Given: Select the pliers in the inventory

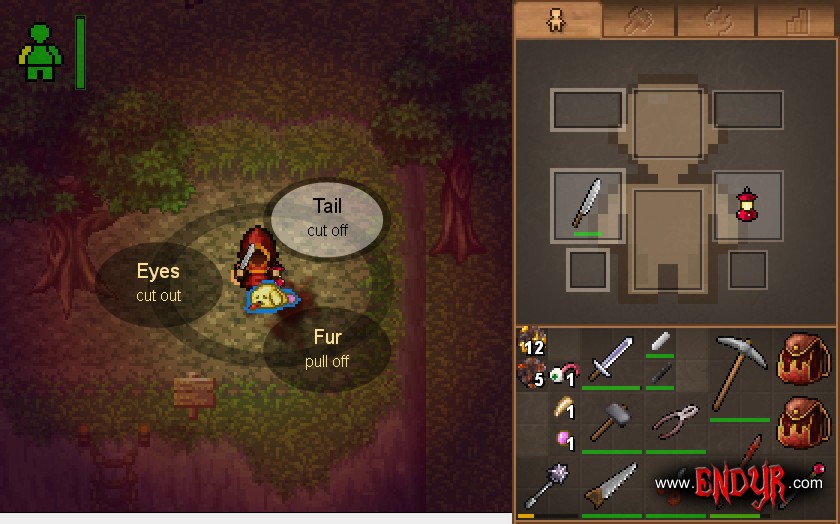Looking at the screenshot, I should tap(675, 422).
